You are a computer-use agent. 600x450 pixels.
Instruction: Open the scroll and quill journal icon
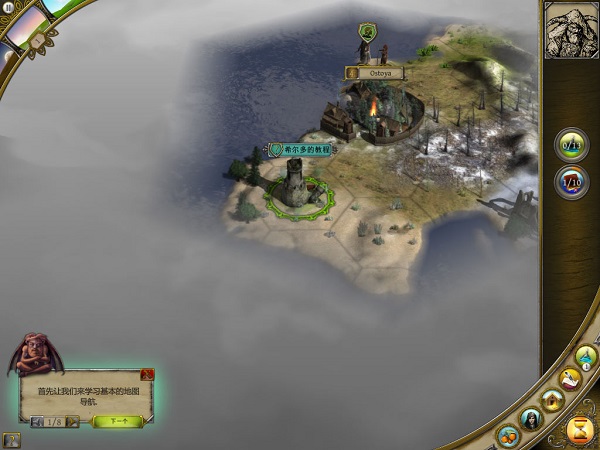click(570, 377)
